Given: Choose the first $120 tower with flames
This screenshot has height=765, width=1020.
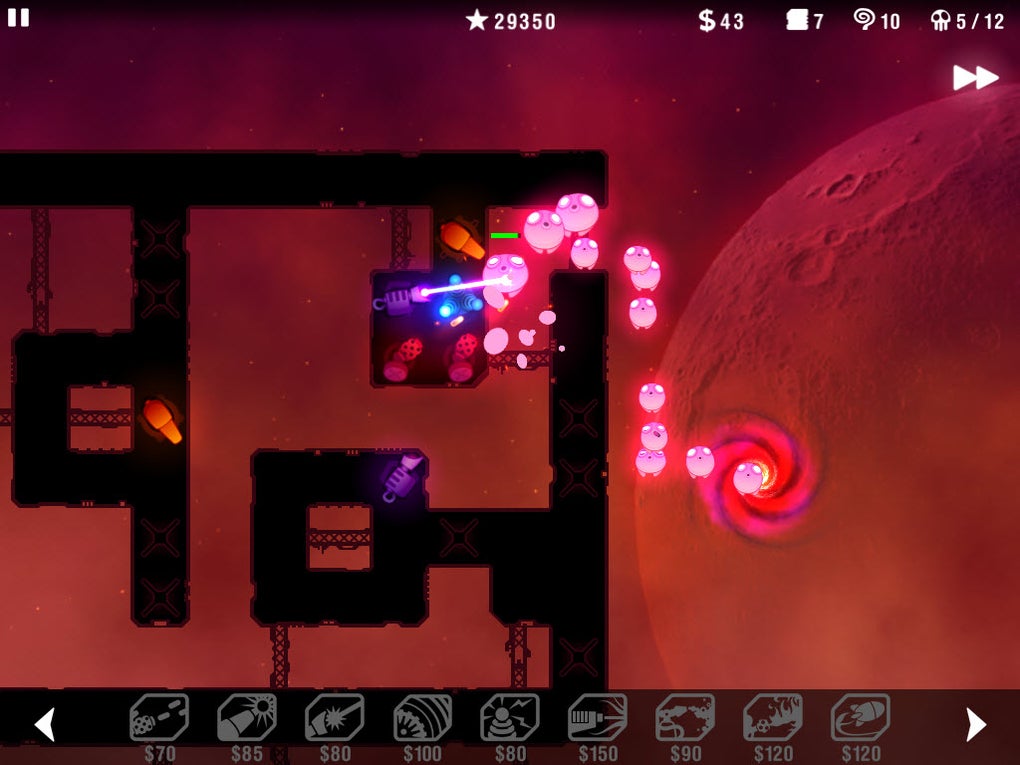Looking at the screenshot, I should tap(772, 718).
